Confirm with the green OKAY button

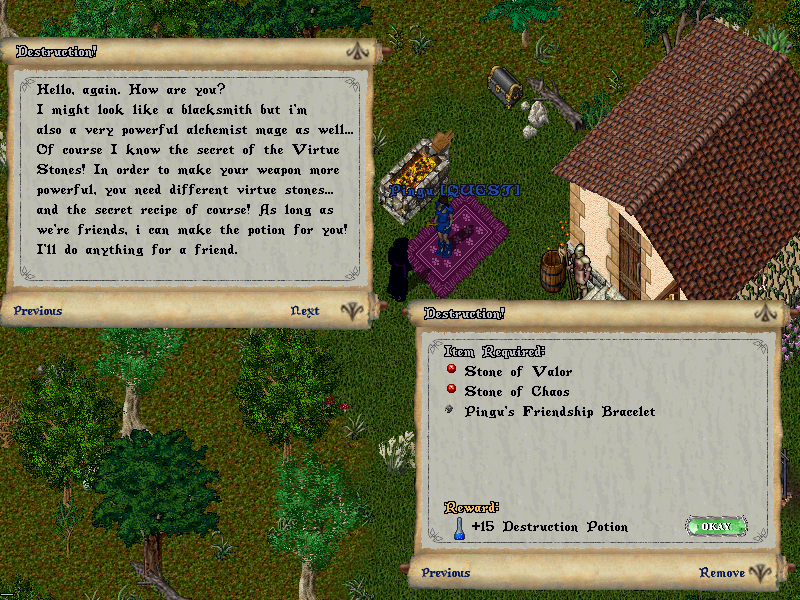click(716, 526)
